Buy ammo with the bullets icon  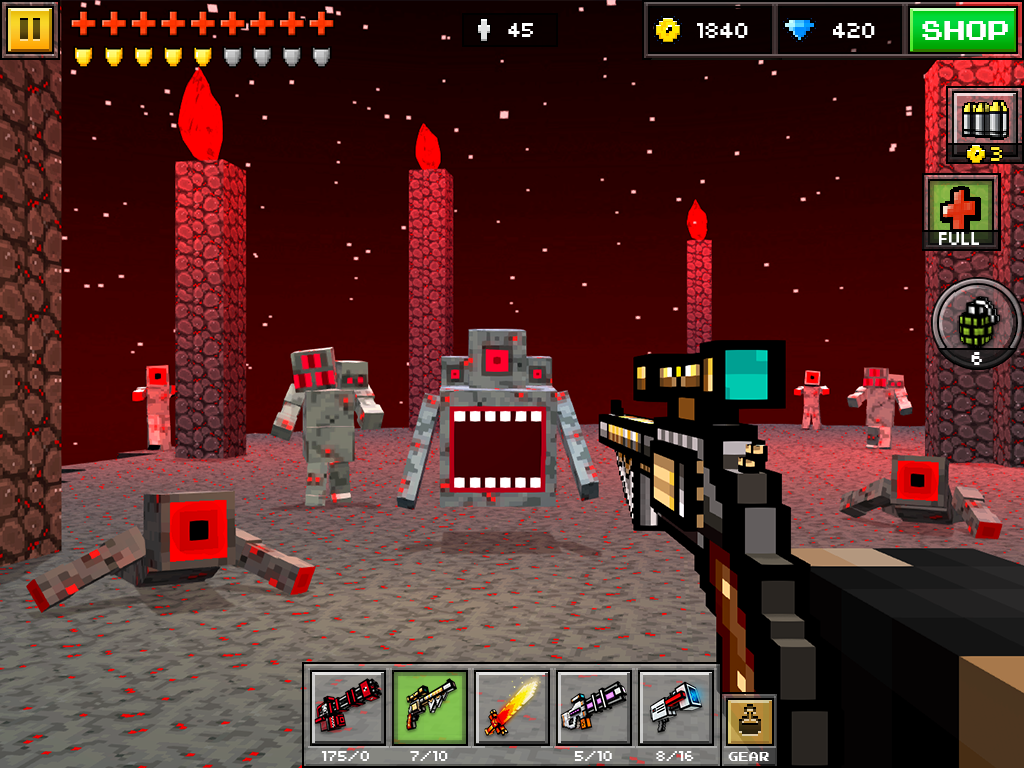(984, 123)
